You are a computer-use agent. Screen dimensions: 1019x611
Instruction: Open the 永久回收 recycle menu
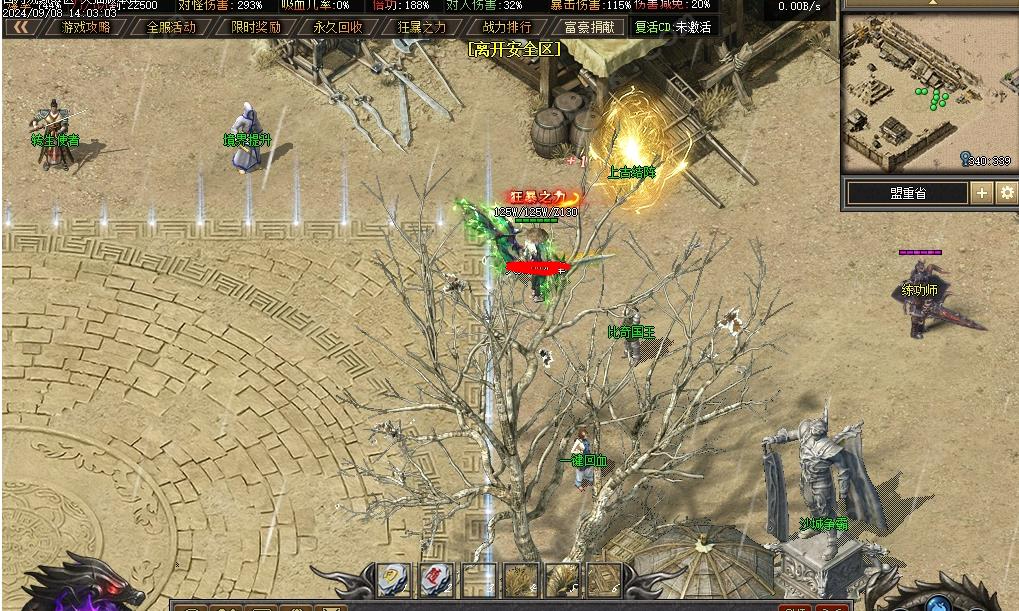click(x=338, y=27)
